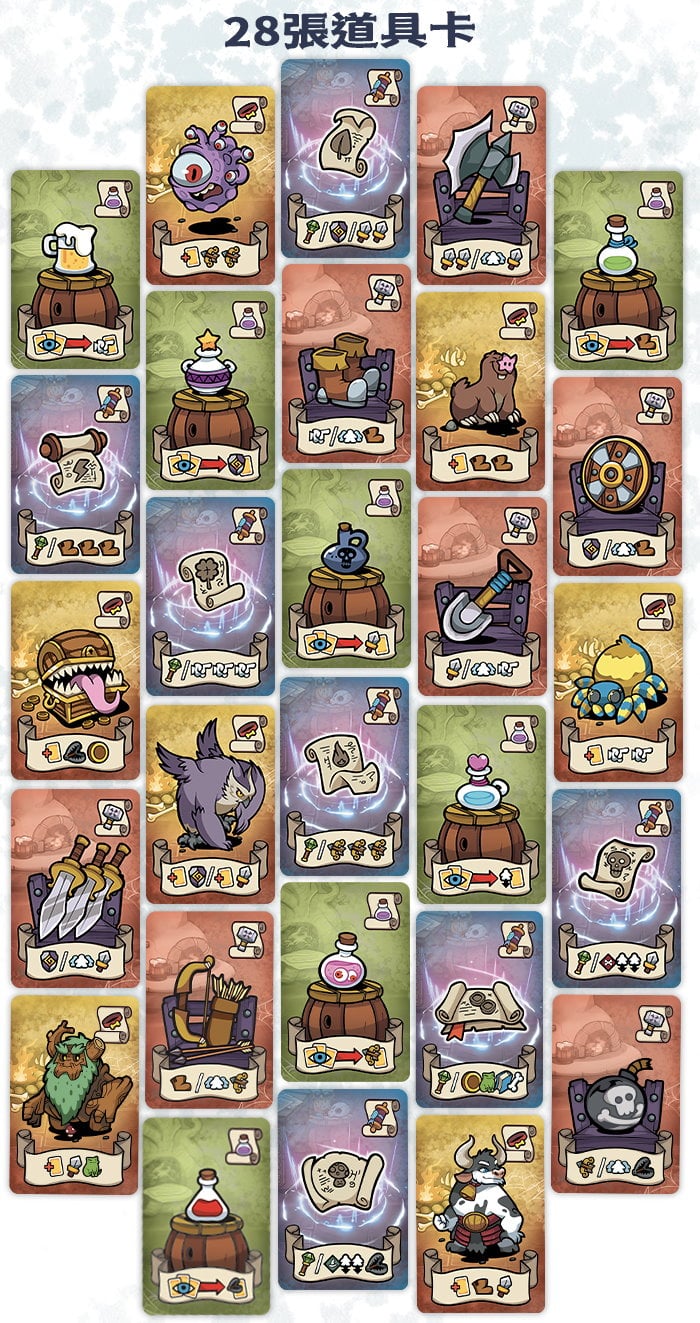Select the green potion flask card
The width and height of the screenshot is (700, 1323).
click(618, 269)
